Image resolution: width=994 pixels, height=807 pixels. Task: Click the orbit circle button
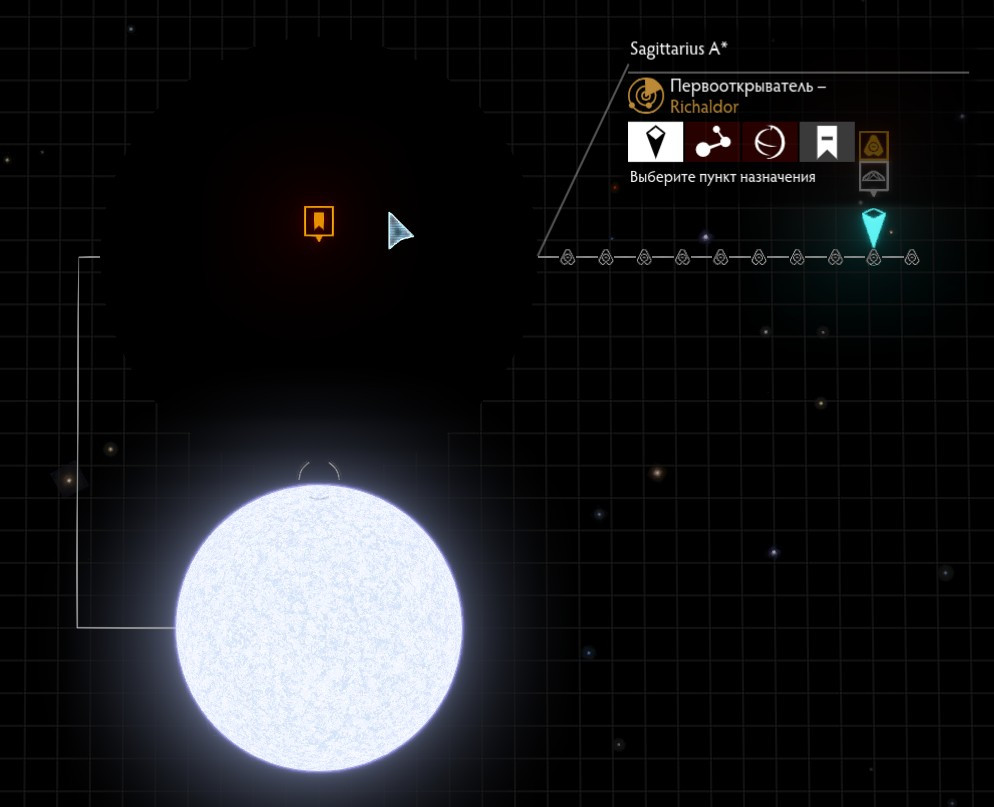(770, 142)
